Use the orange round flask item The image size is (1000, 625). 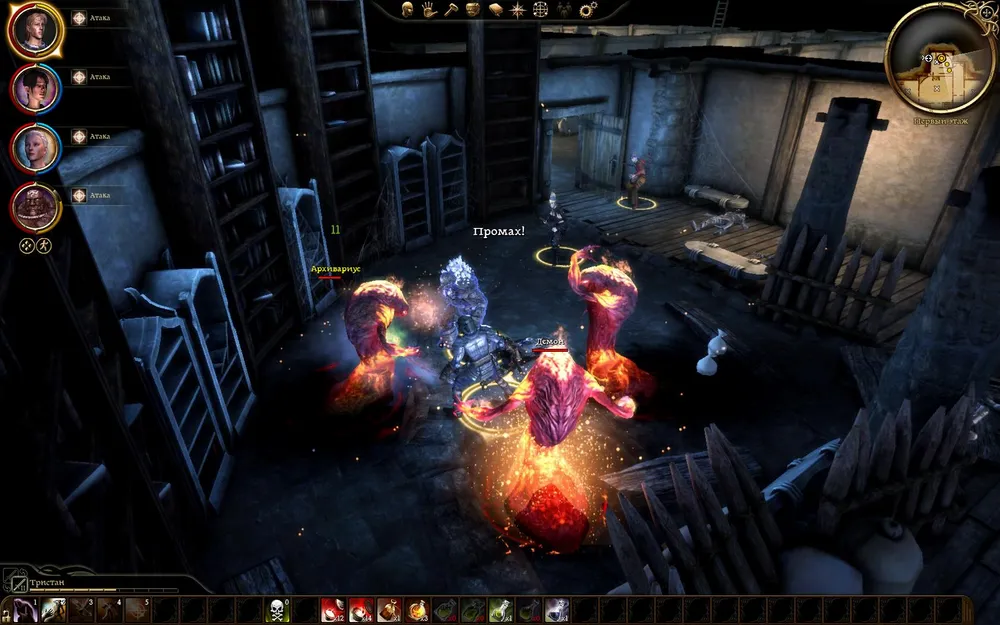[418, 609]
